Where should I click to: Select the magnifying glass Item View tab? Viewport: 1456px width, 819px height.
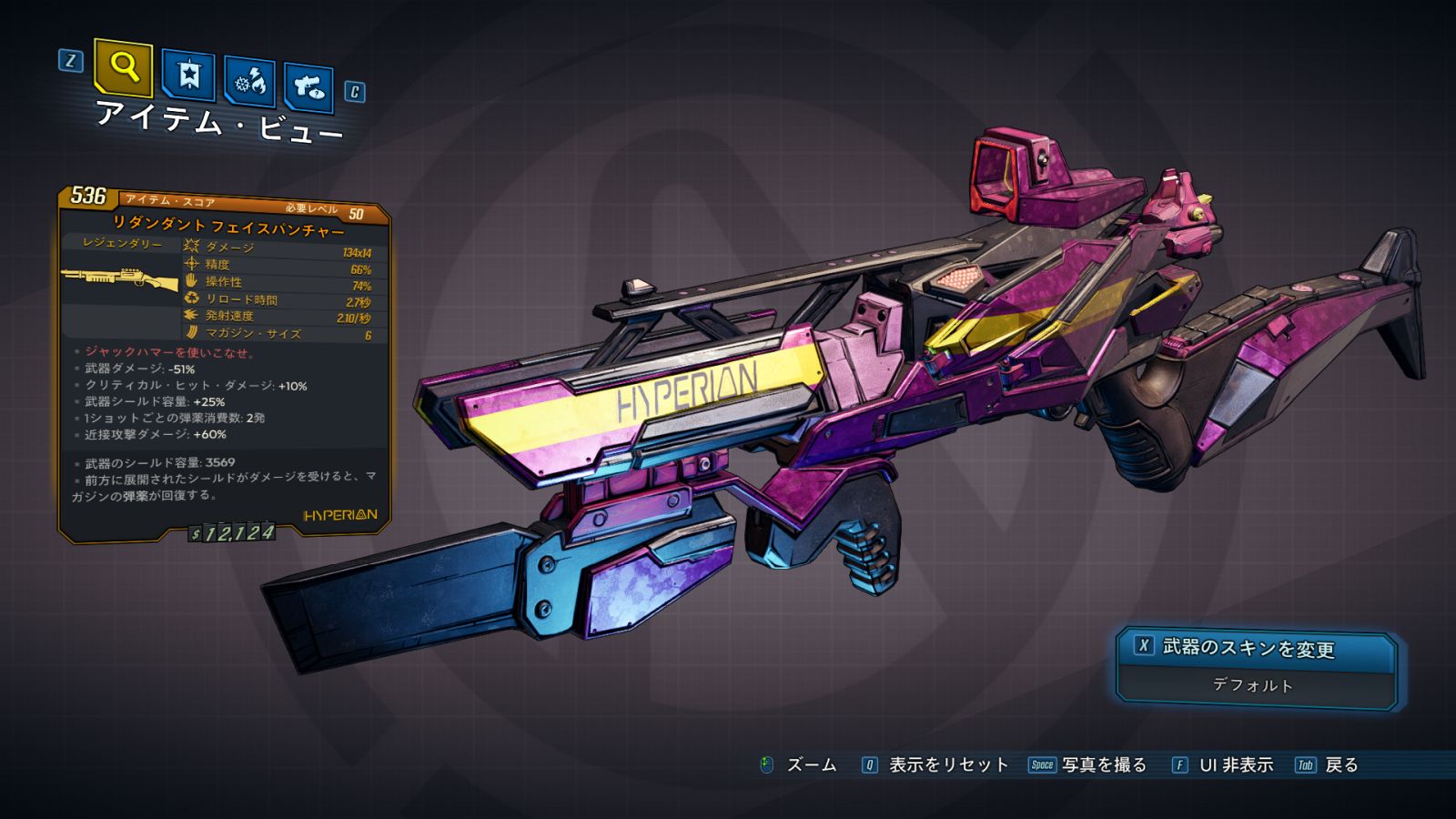pos(123,67)
